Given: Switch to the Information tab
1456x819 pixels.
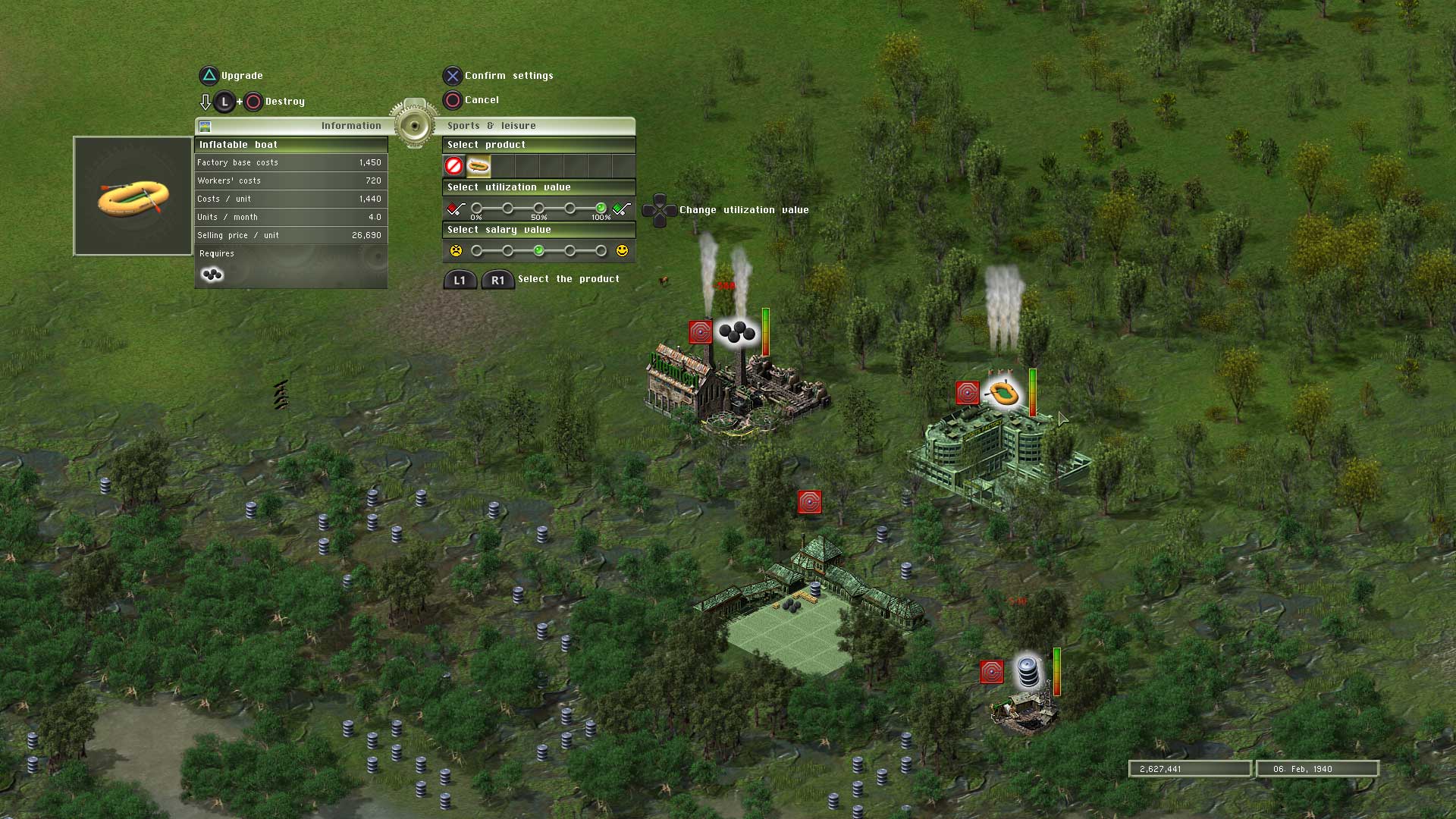Looking at the screenshot, I should click(350, 126).
